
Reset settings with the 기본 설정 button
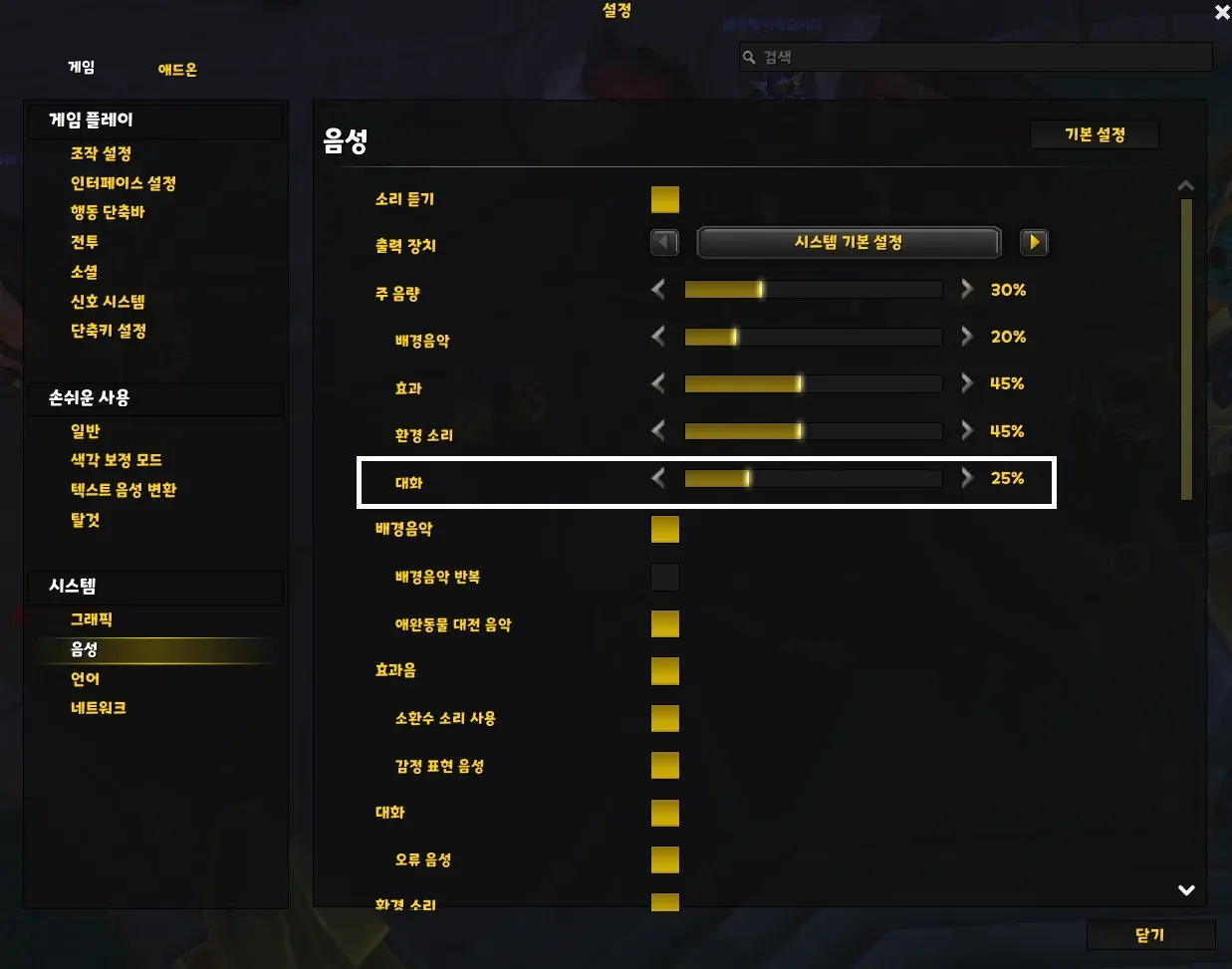pyautogui.click(x=1094, y=134)
